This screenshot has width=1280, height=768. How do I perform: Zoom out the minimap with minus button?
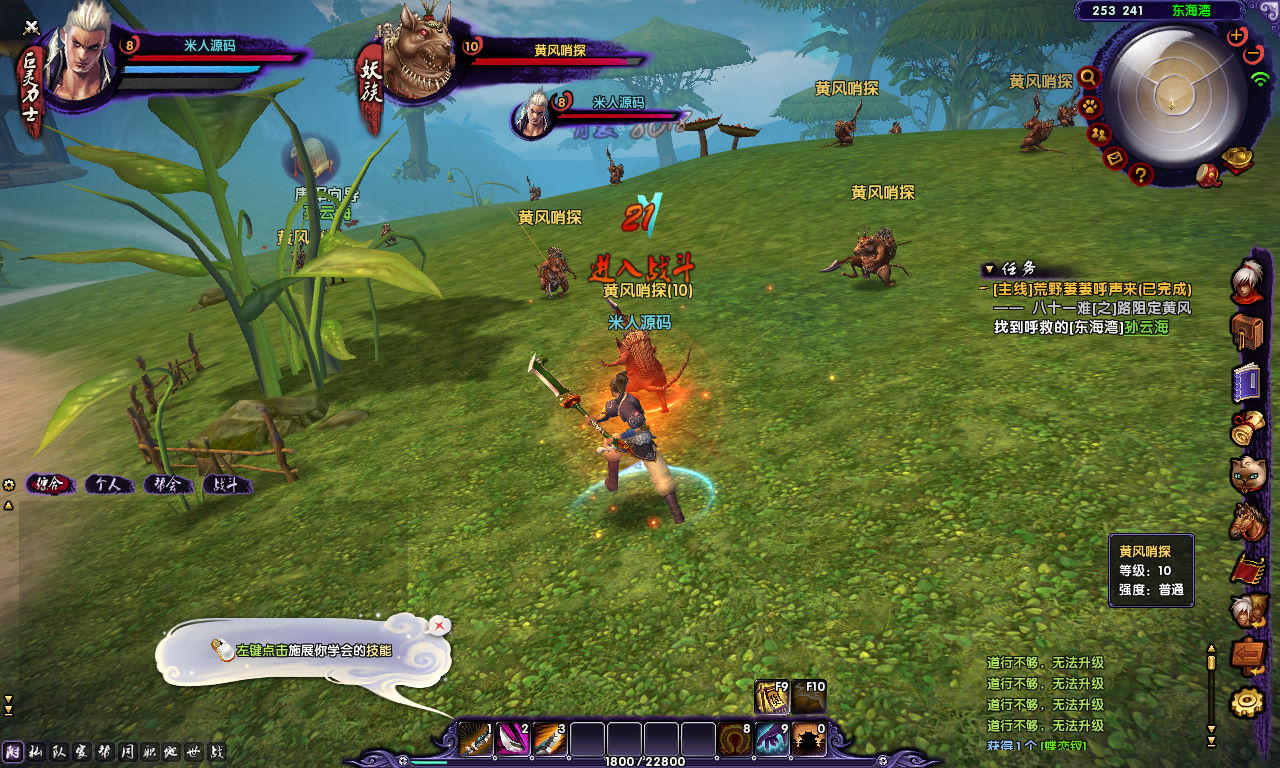[1253, 54]
